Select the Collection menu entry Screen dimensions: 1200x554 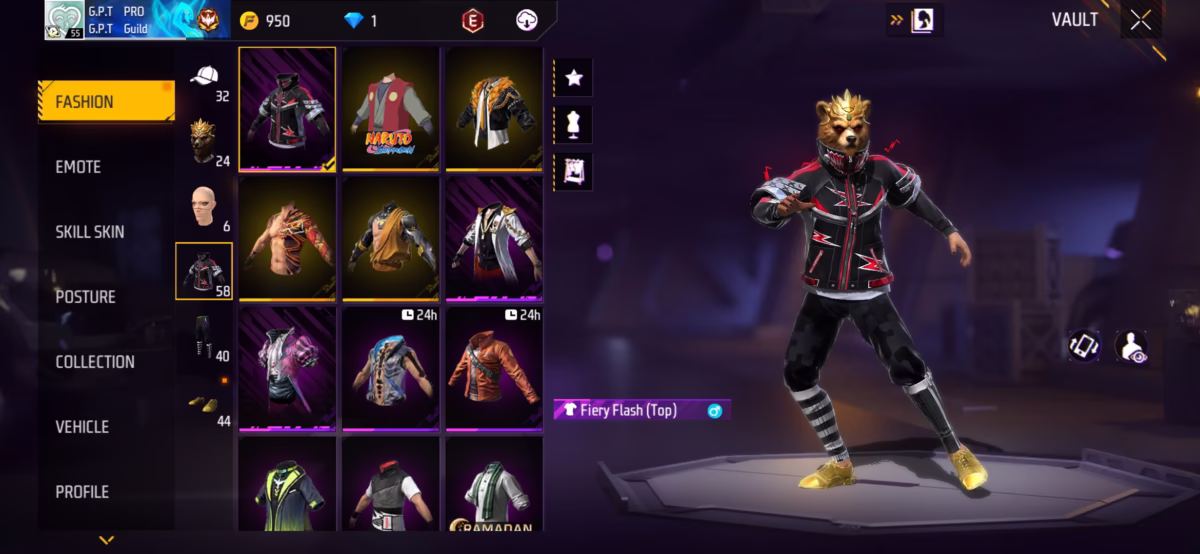click(x=95, y=362)
